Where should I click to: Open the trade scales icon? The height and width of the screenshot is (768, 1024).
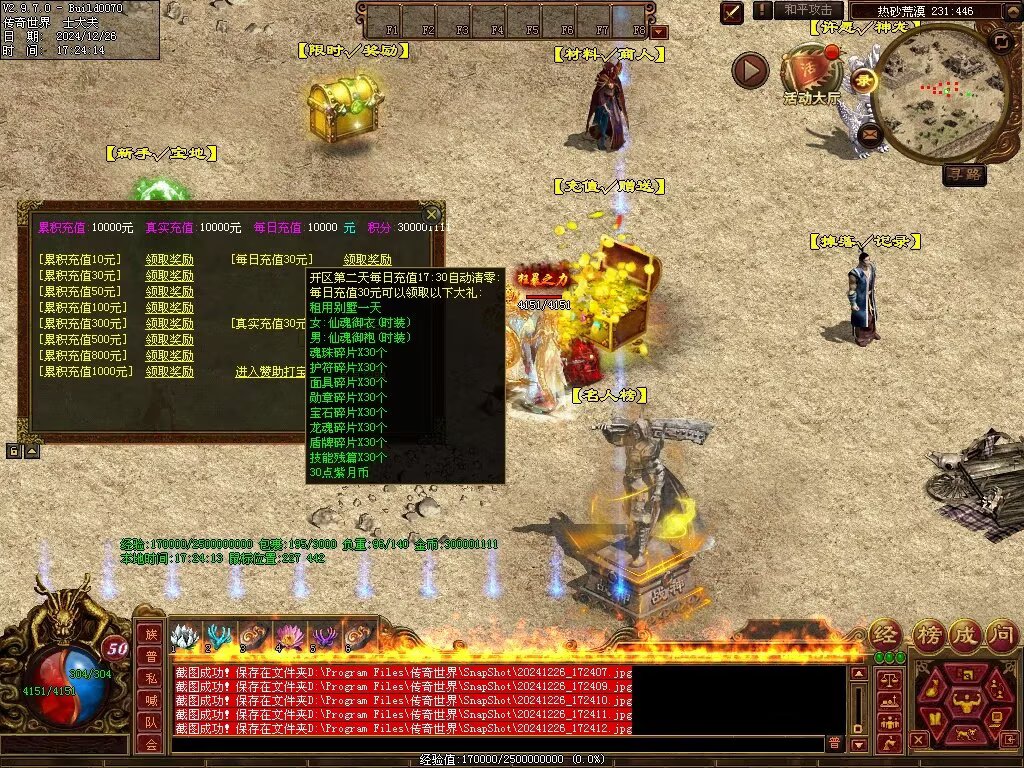click(x=888, y=680)
